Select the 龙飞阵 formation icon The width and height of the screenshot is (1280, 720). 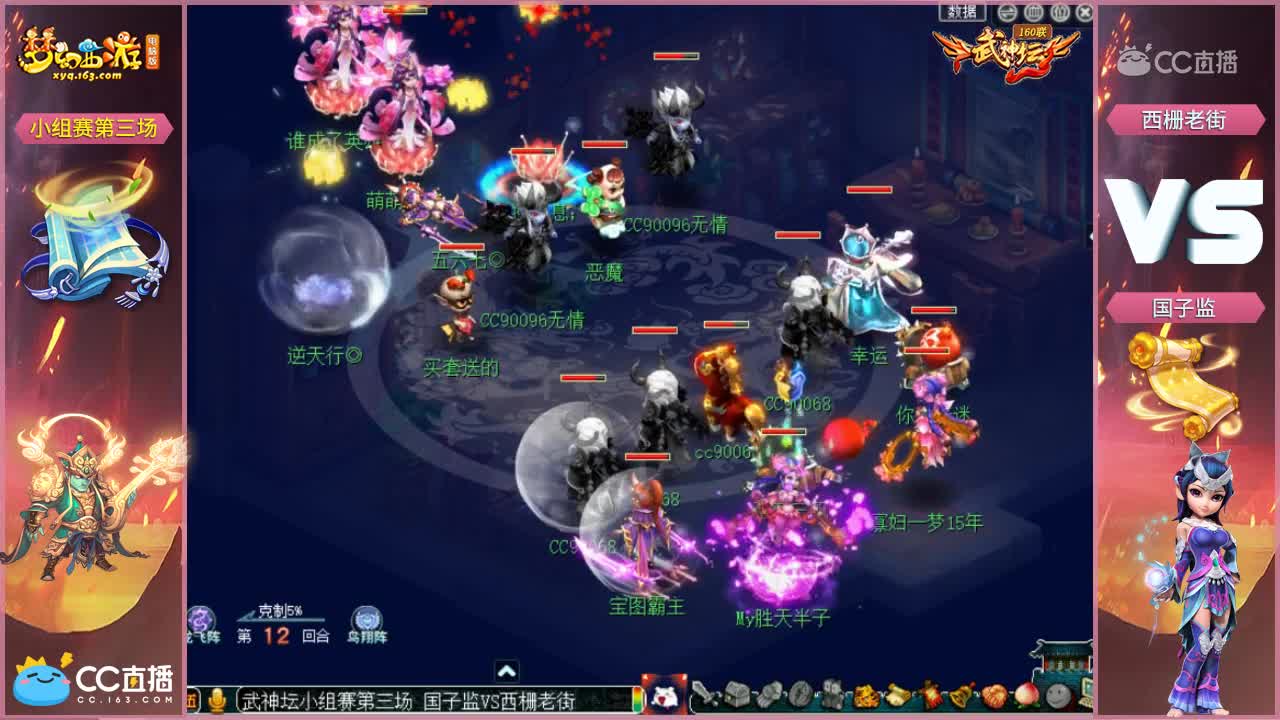coord(199,620)
